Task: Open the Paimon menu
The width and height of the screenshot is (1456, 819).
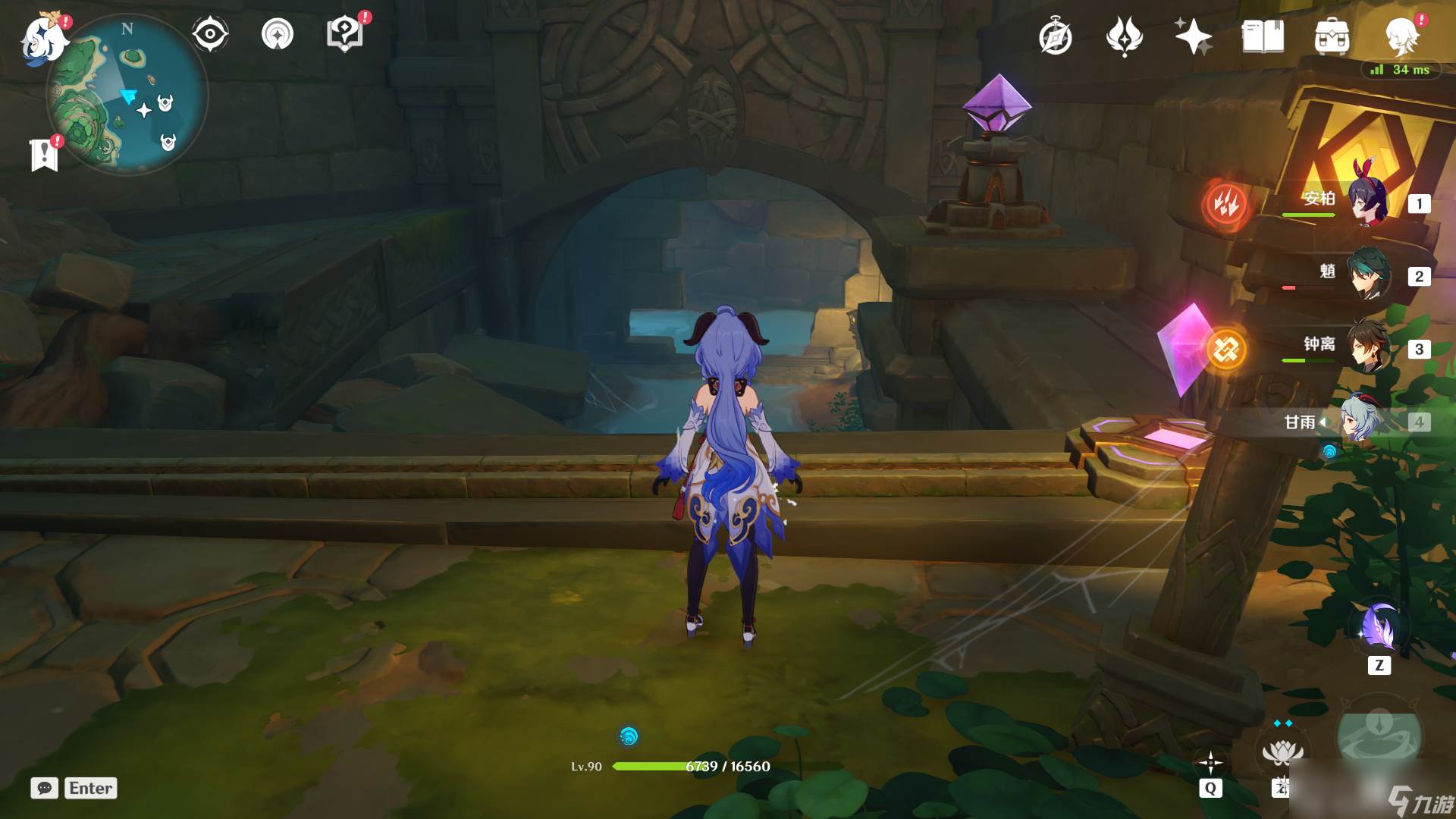Action: pos(44,38)
